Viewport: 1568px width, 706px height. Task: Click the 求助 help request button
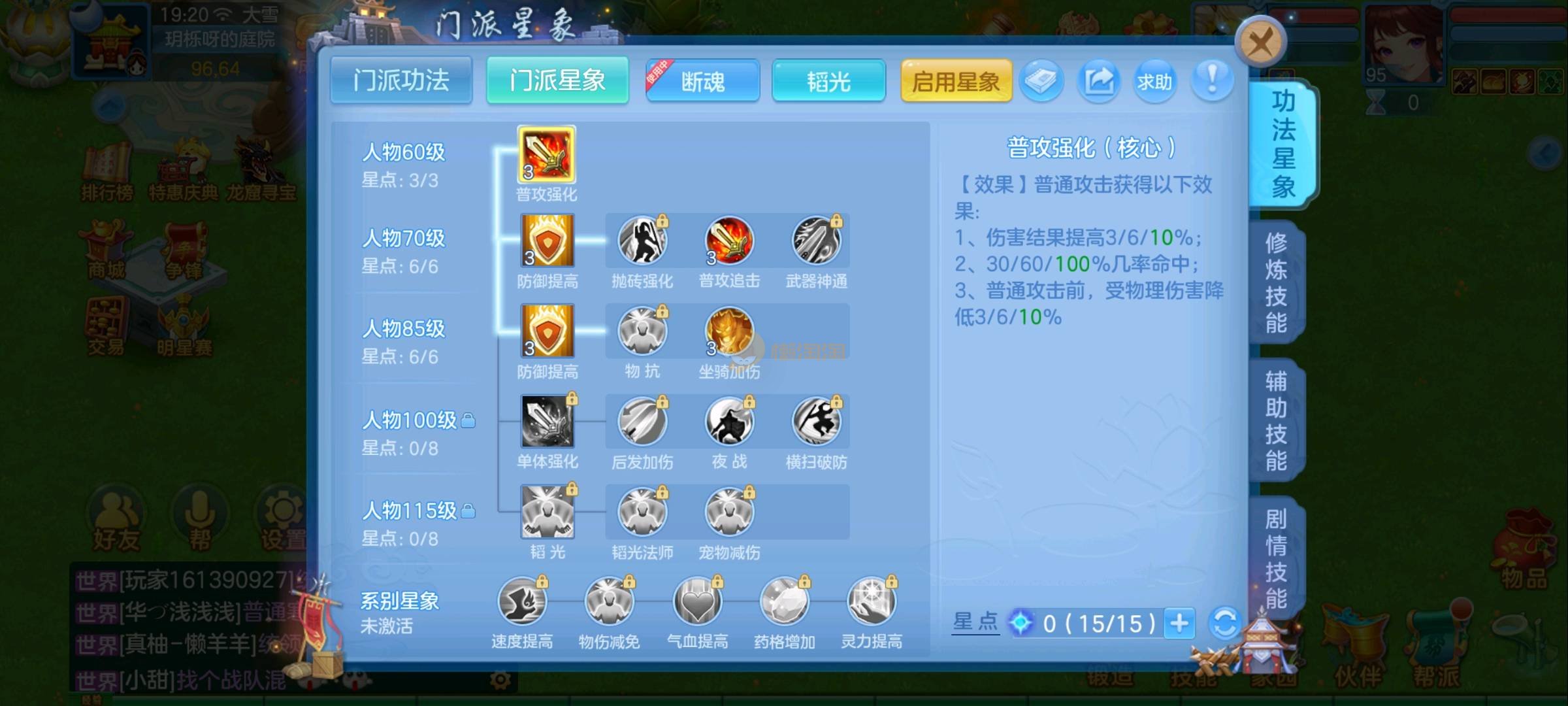[1154, 81]
